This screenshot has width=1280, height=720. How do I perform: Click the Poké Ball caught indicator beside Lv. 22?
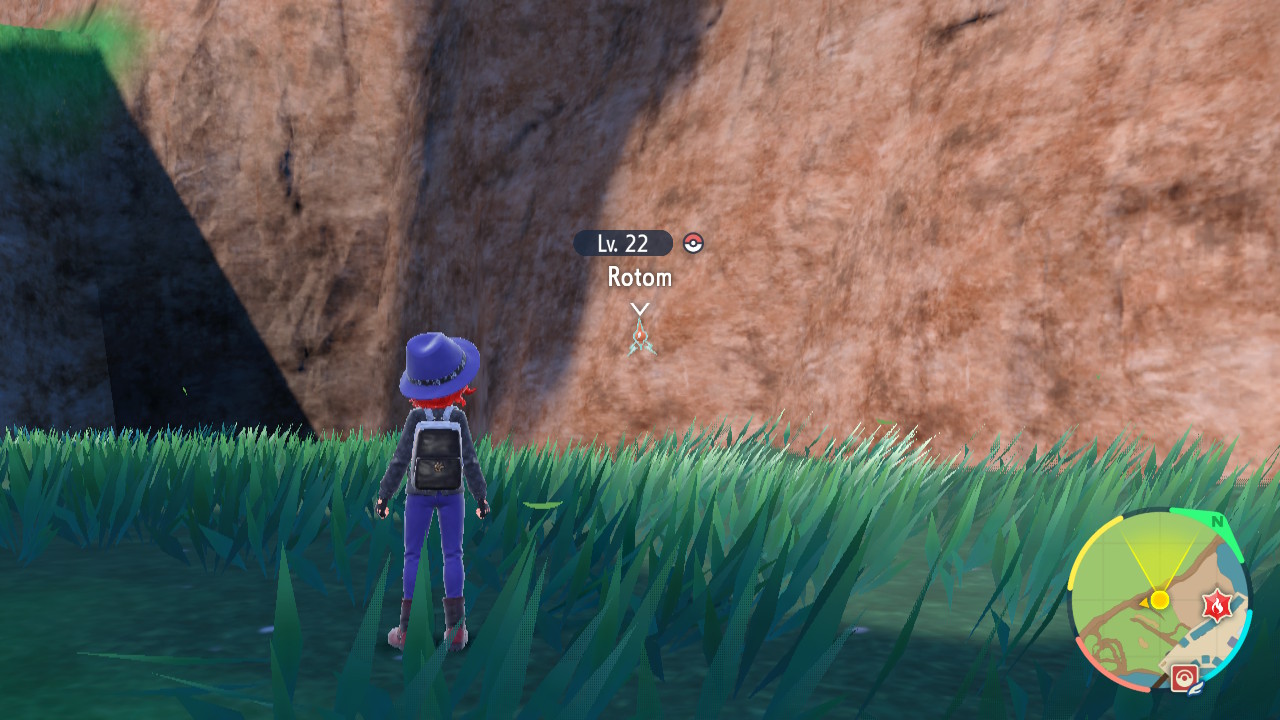[x=694, y=243]
